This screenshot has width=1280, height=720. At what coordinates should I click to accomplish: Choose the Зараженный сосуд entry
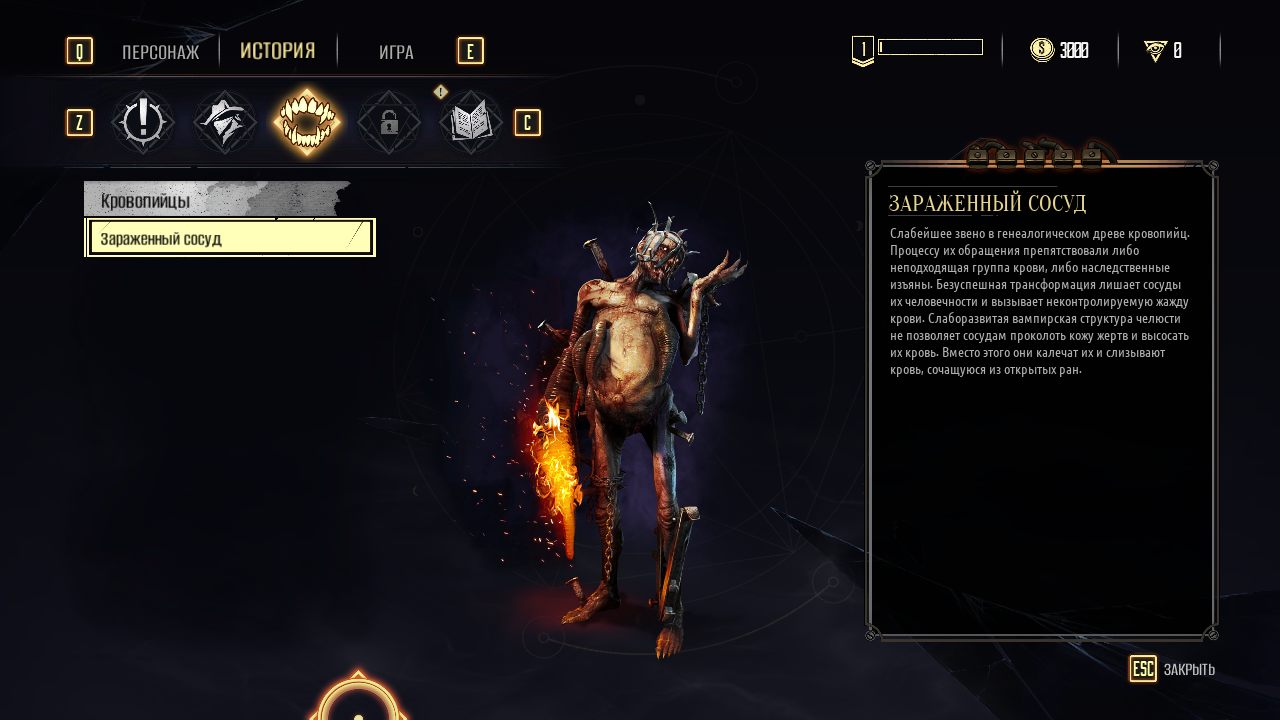[230, 239]
